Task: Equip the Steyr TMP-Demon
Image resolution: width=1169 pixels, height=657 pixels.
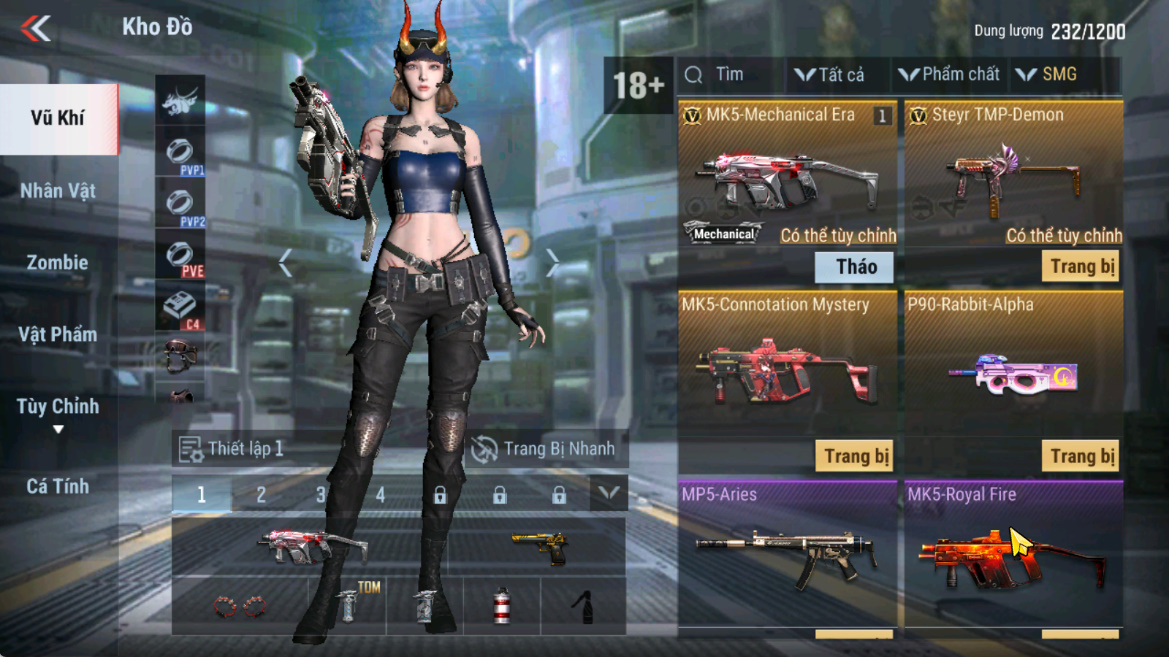Action: [1081, 267]
